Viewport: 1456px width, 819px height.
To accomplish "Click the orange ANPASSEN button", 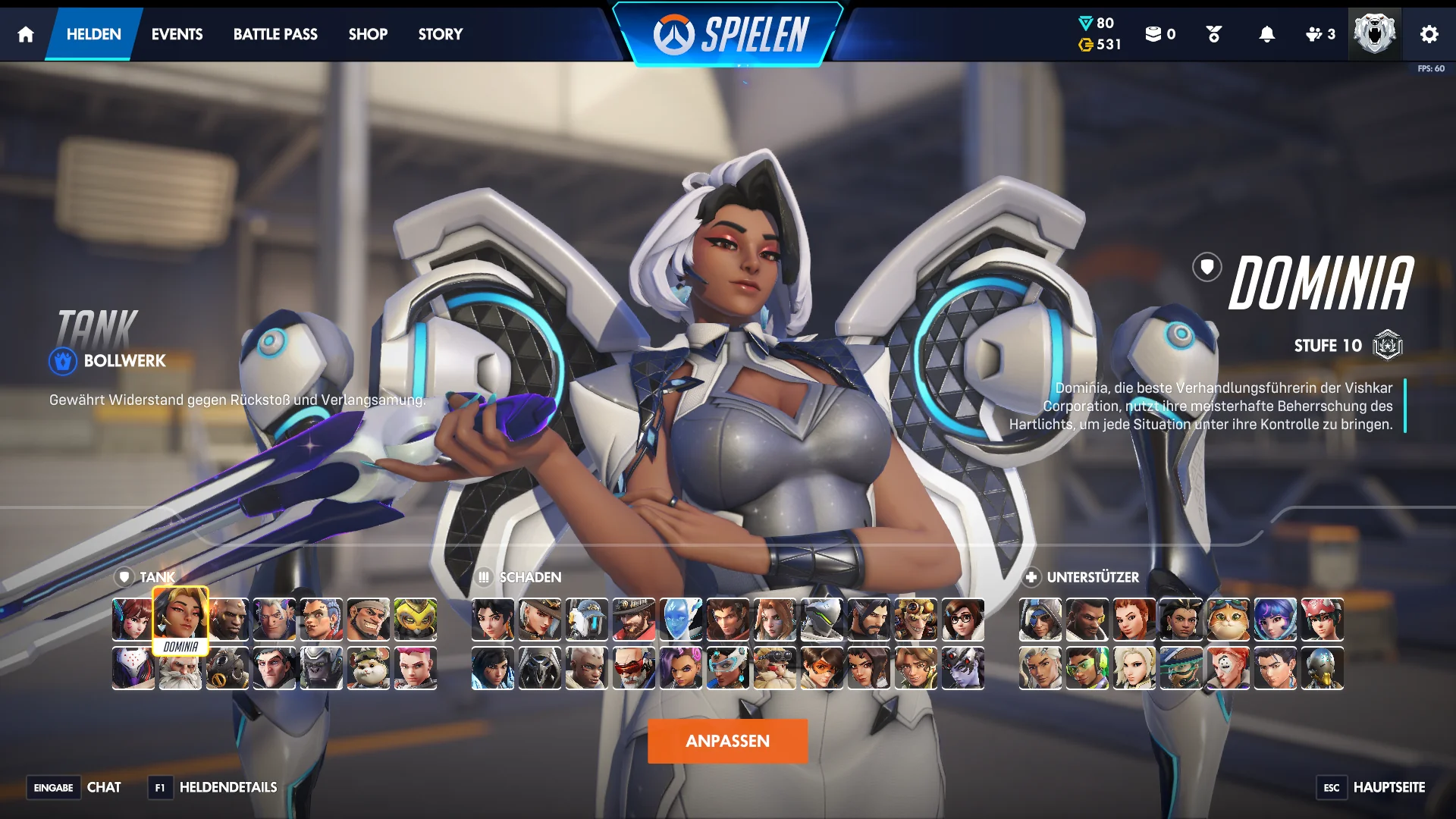I will 727,741.
